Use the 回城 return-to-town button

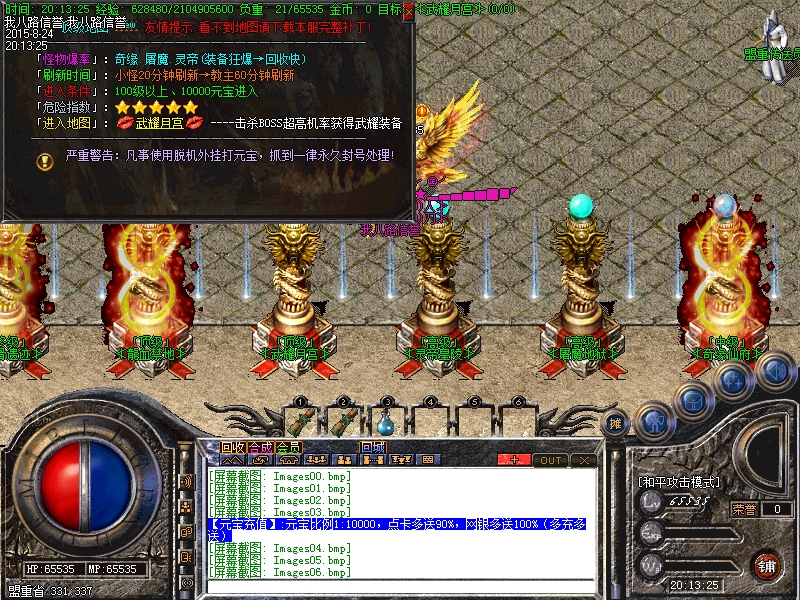(x=373, y=447)
